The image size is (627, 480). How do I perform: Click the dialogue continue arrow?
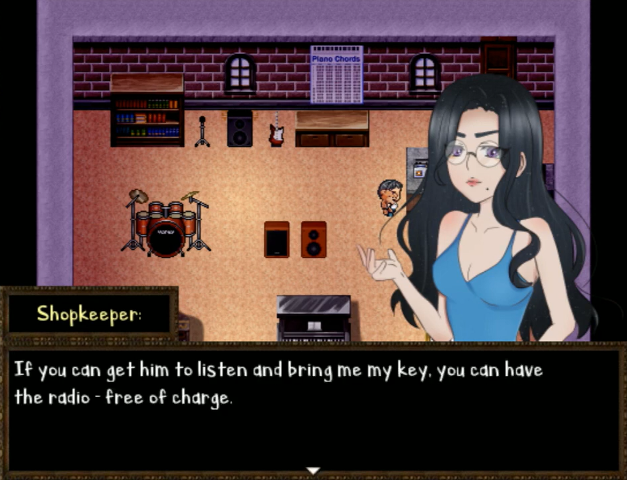click(313, 470)
